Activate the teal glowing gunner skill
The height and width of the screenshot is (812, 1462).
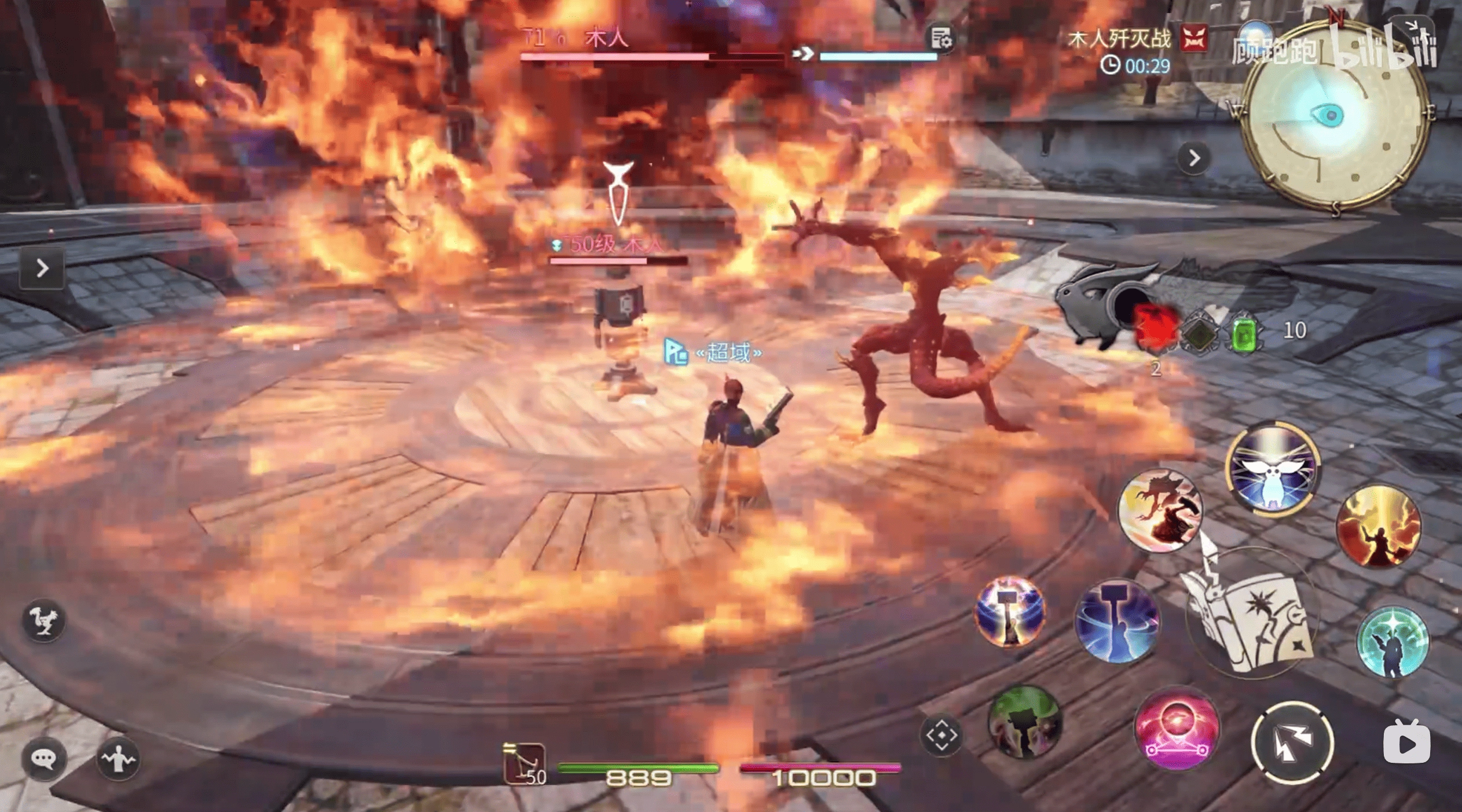coord(1392,641)
